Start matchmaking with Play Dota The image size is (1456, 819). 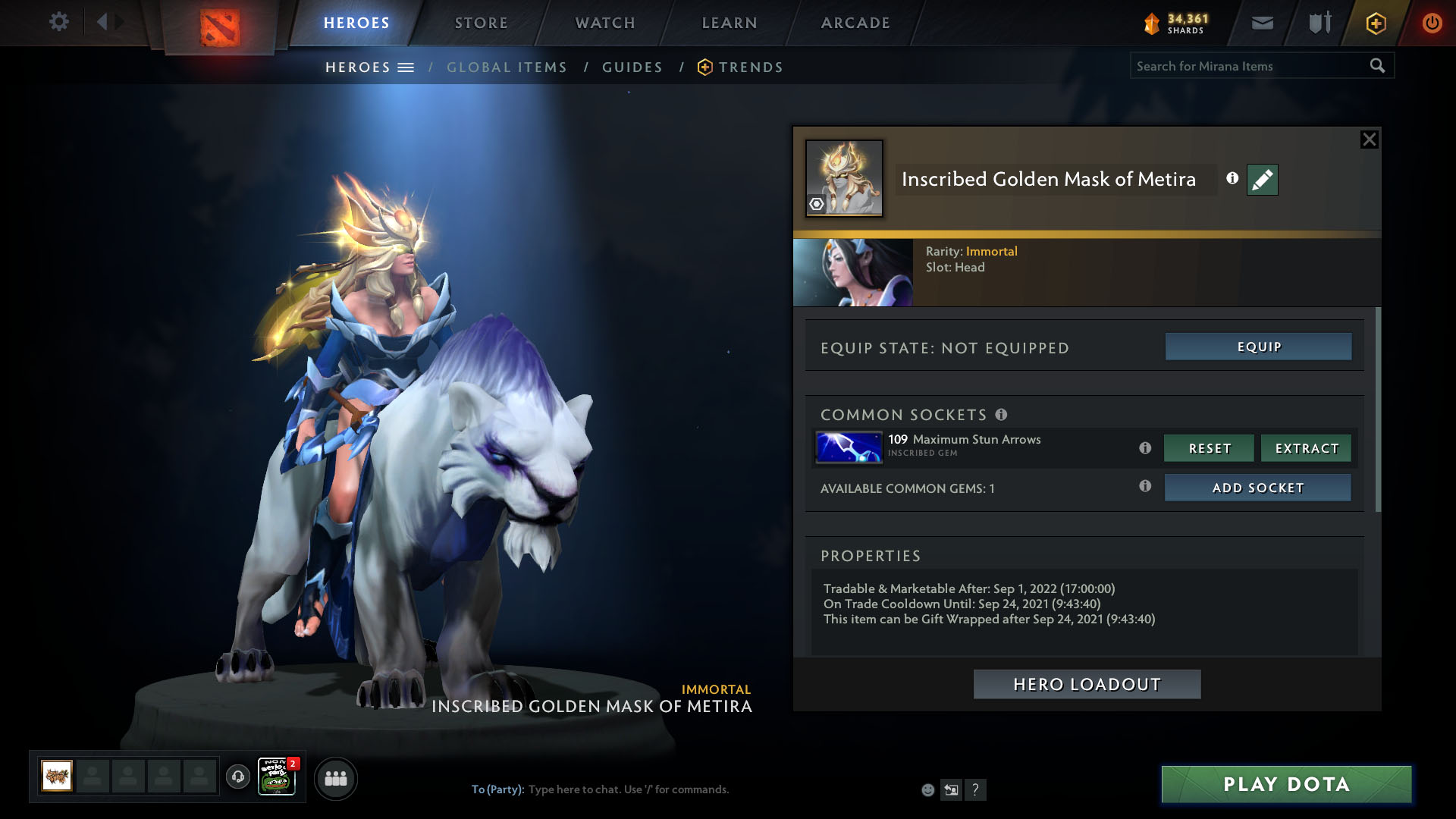point(1286,784)
